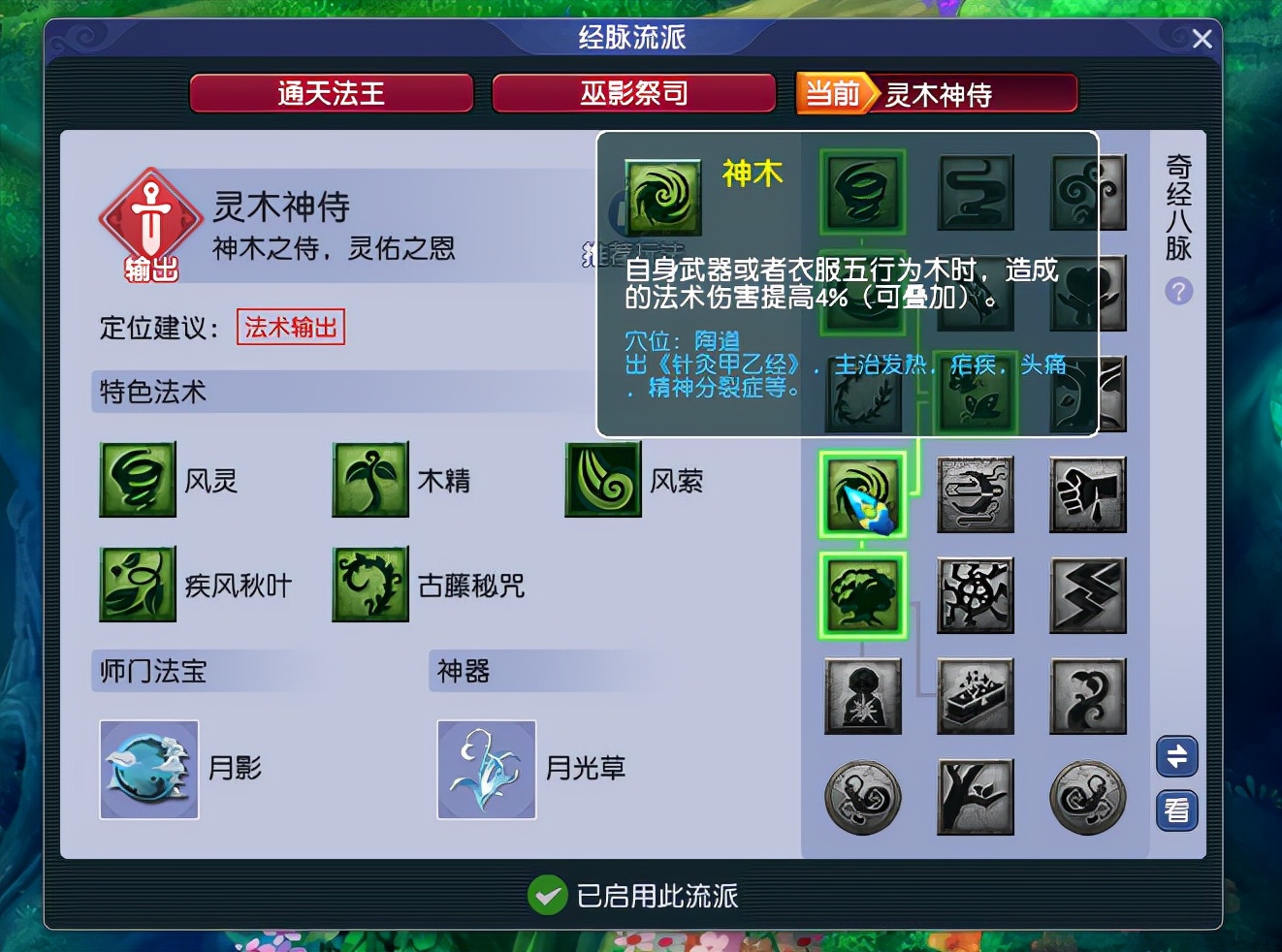1282x952 pixels.
Task: Click the 当前 orange banner on 灵木神侍 tab
Action: (x=832, y=93)
